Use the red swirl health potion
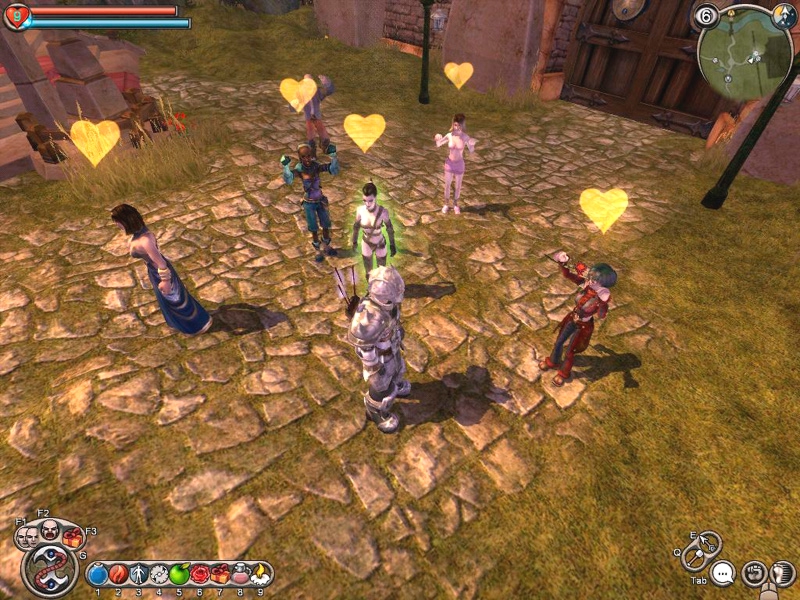Screen dimensions: 800x600 (118, 575)
